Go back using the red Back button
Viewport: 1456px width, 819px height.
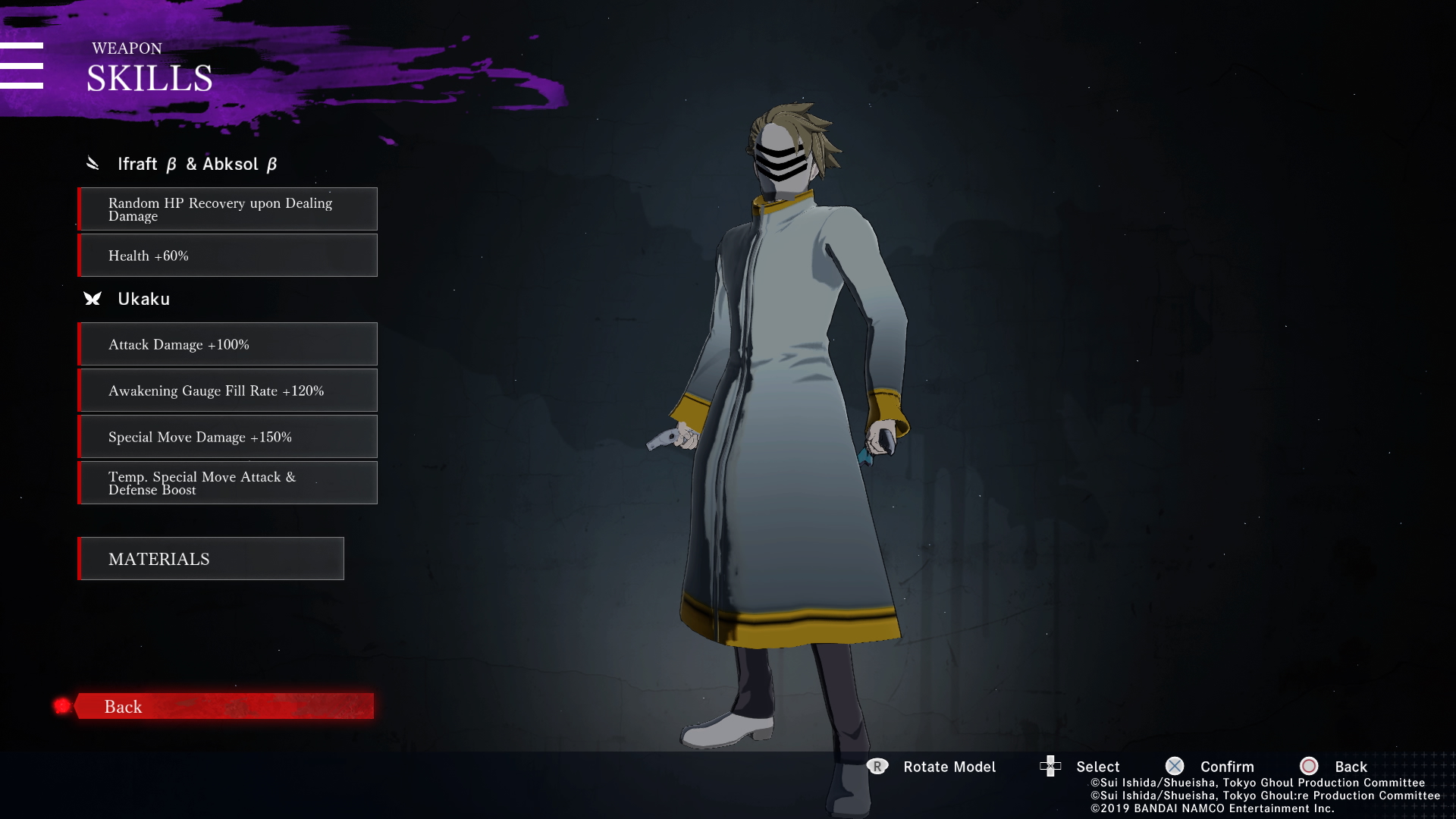click(x=224, y=706)
